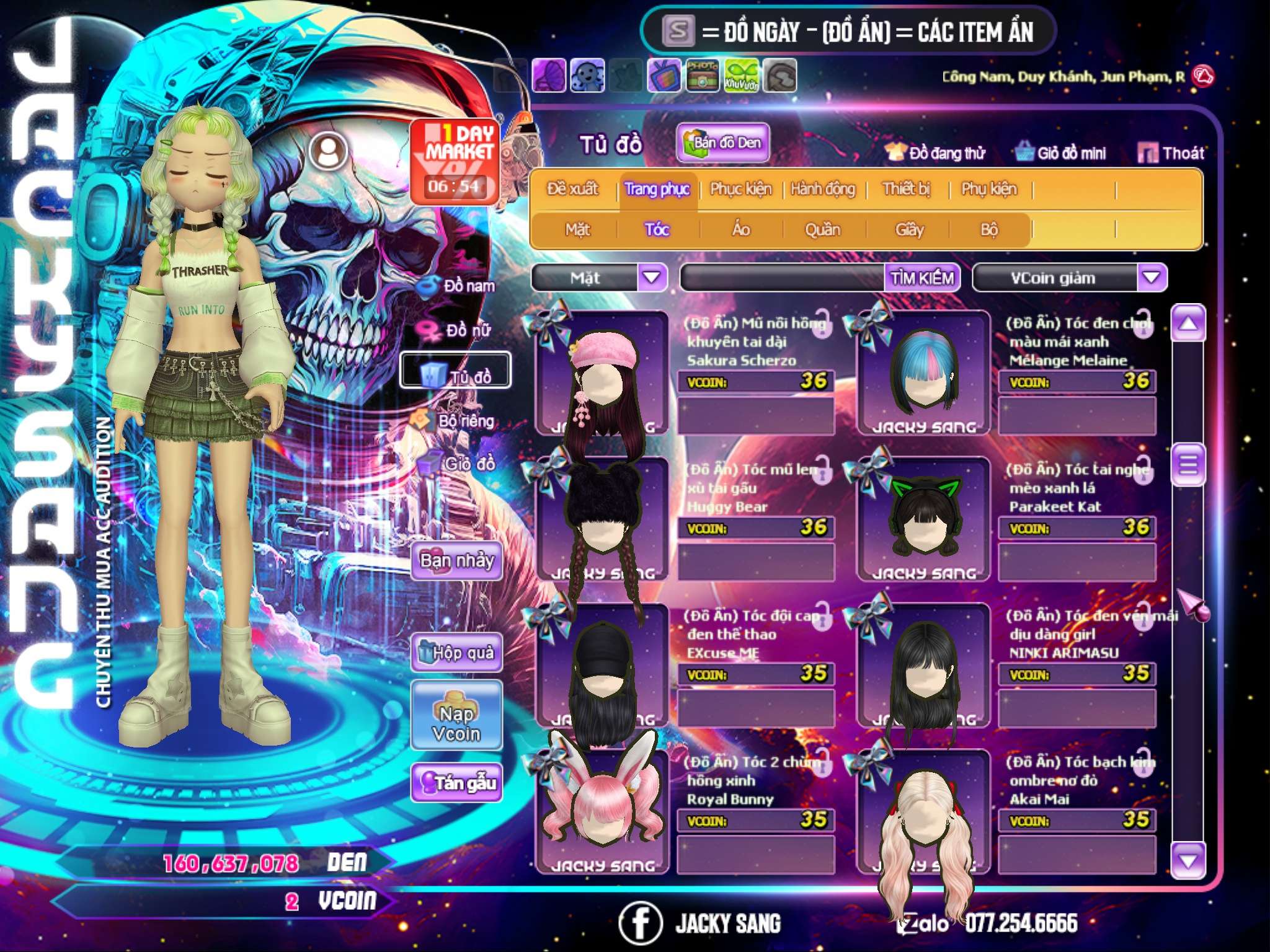This screenshot has height=952, width=1270.
Task: Open the VCoin giảm sort dropdown
Action: [1152, 278]
